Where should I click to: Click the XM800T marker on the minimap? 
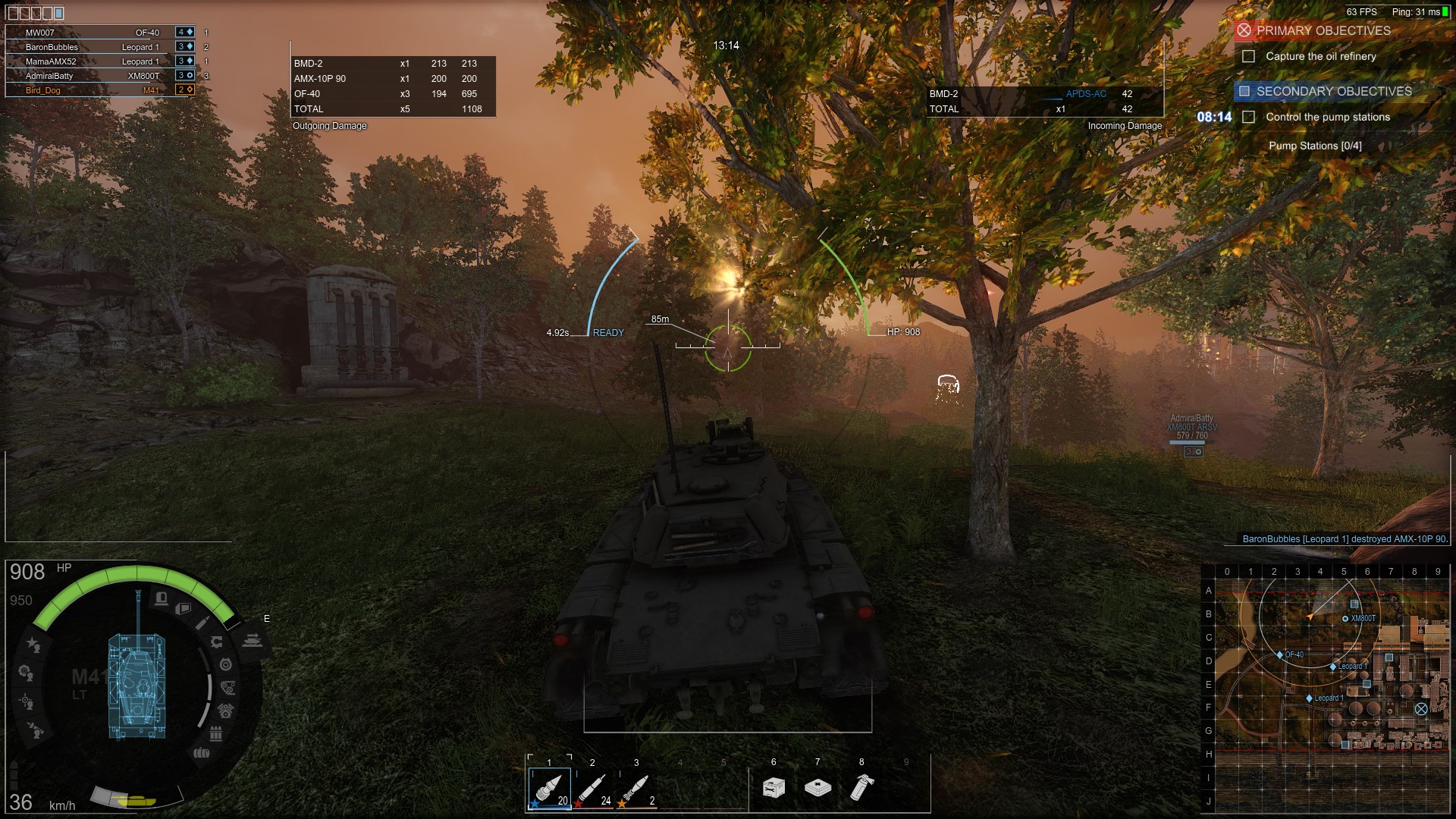click(x=1345, y=619)
